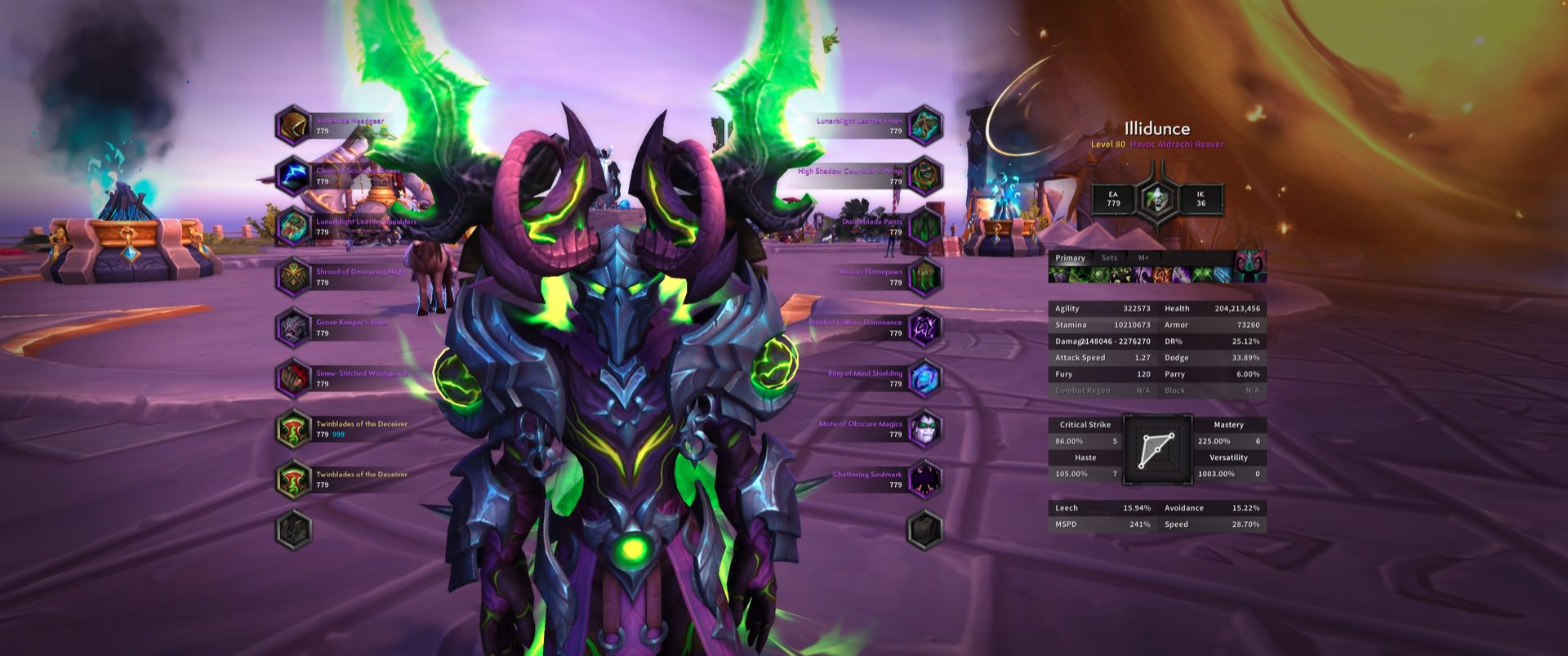Switch to the Sets tab
Image resolution: width=1568 pixels, height=656 pixels.
click(x=1109, y=258)
